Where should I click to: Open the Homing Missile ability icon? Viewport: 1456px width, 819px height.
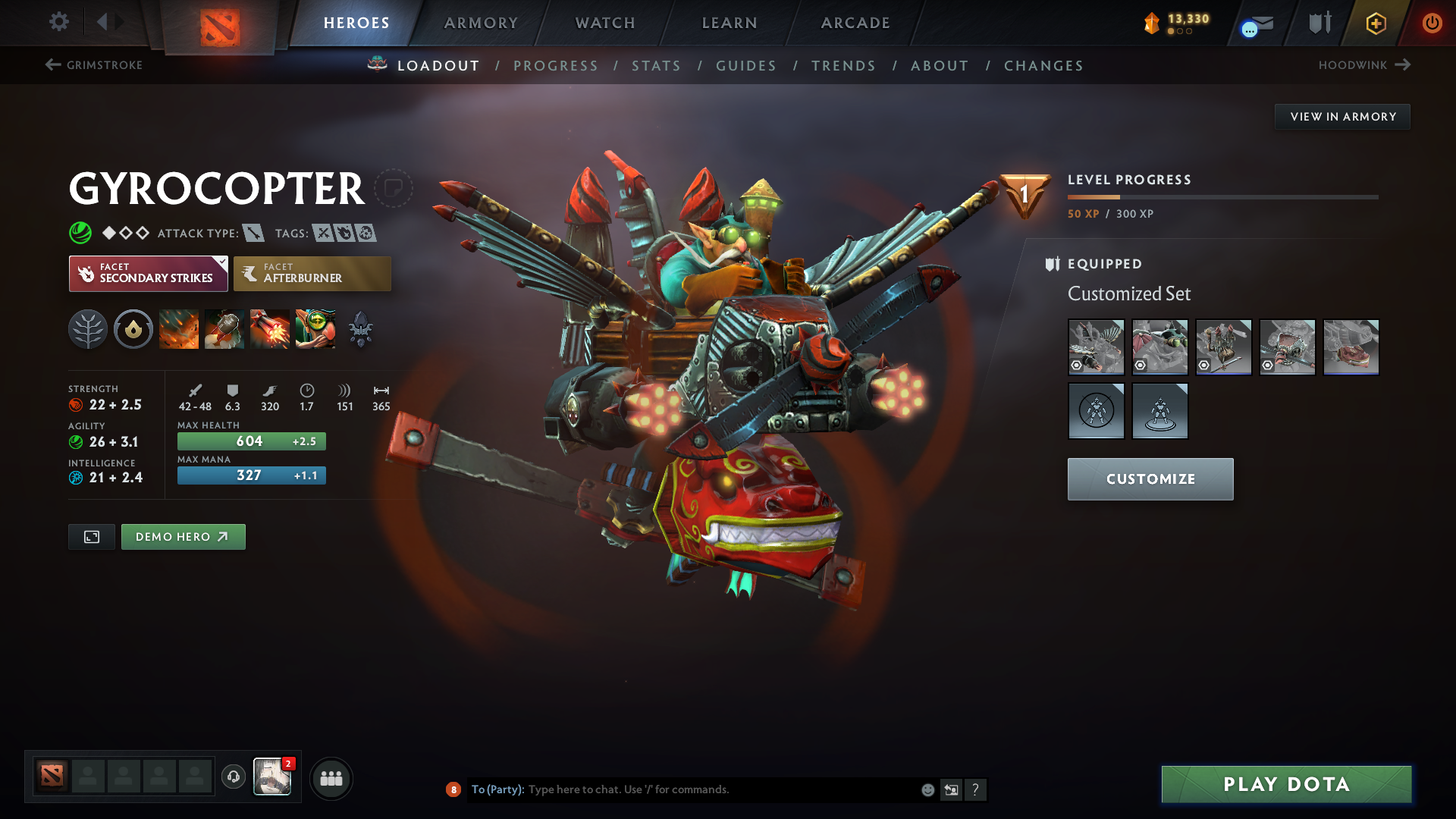224,328
